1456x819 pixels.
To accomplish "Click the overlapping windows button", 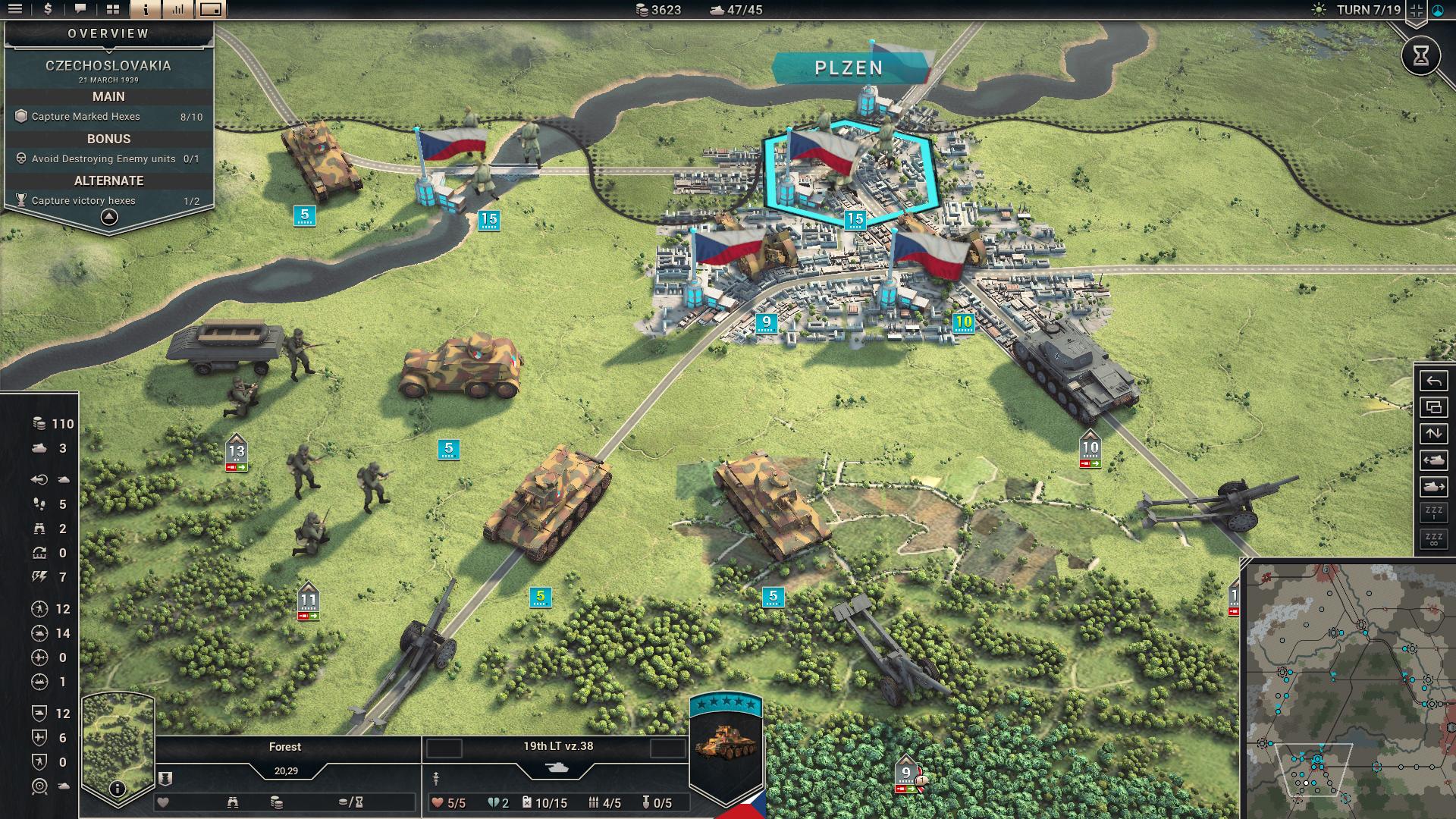I will (x=1433, y=407).
